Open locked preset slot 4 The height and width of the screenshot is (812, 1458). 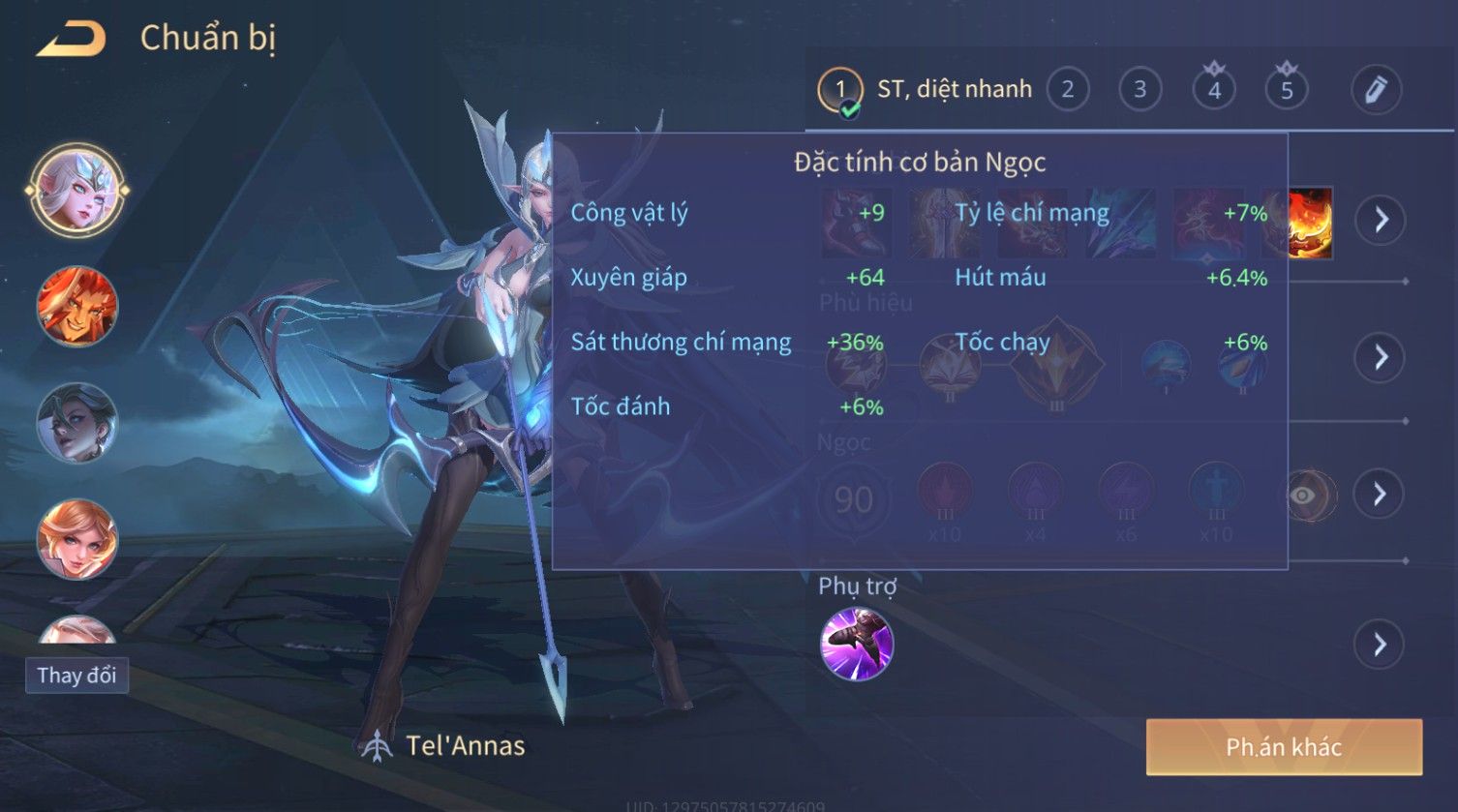pos(1214,90)
